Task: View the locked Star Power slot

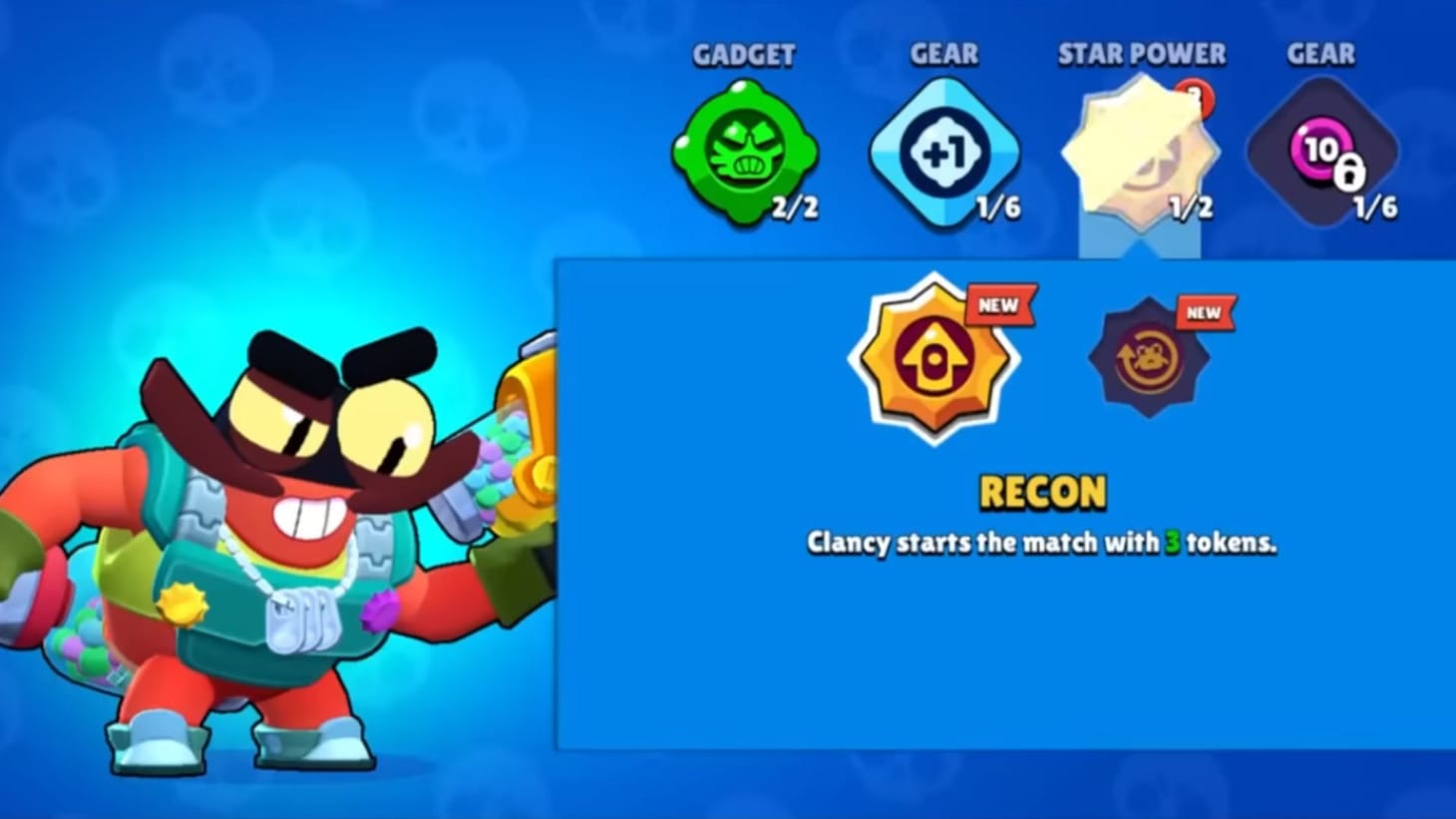Action: [1140, 155]
